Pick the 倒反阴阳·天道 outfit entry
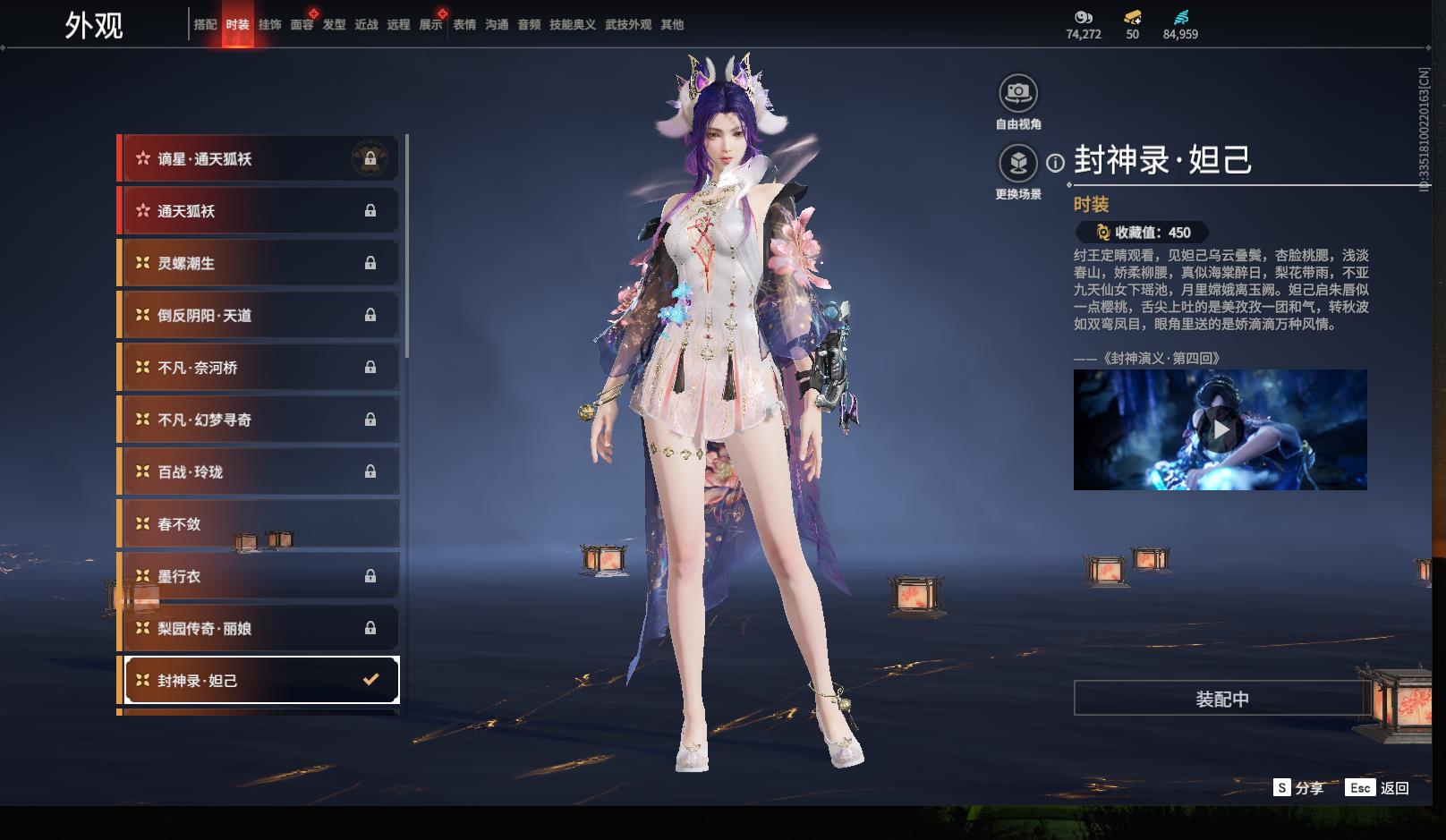This screenshot has width=1446, height=840. point(259,315)
